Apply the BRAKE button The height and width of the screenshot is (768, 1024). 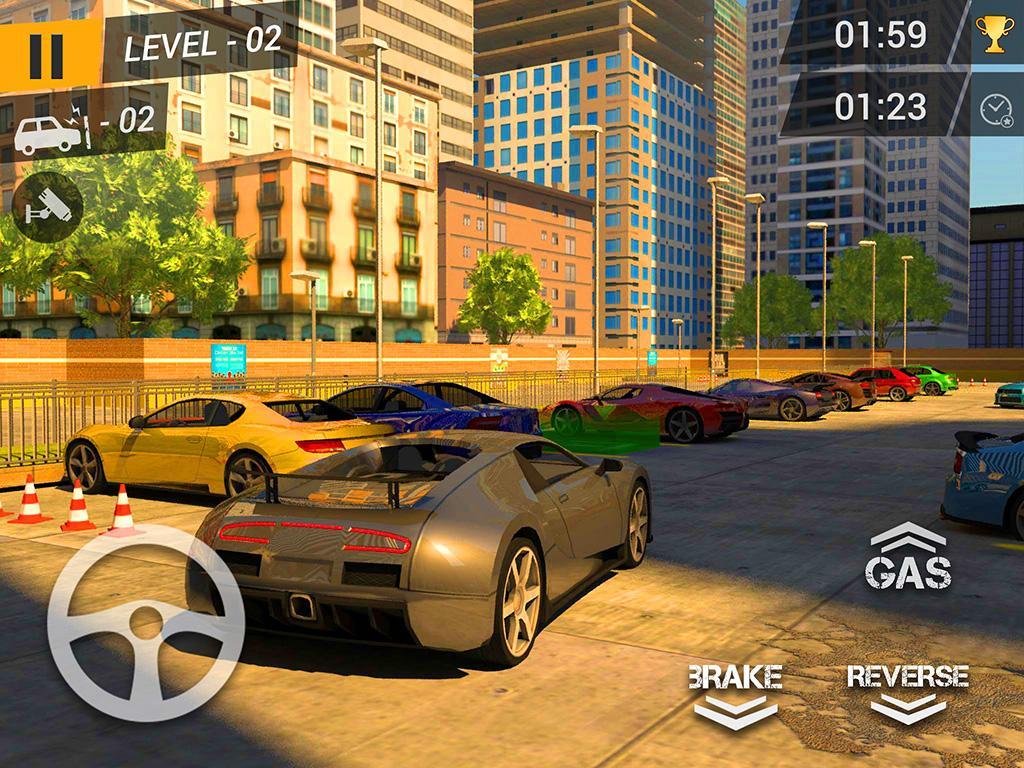[735, 694]
